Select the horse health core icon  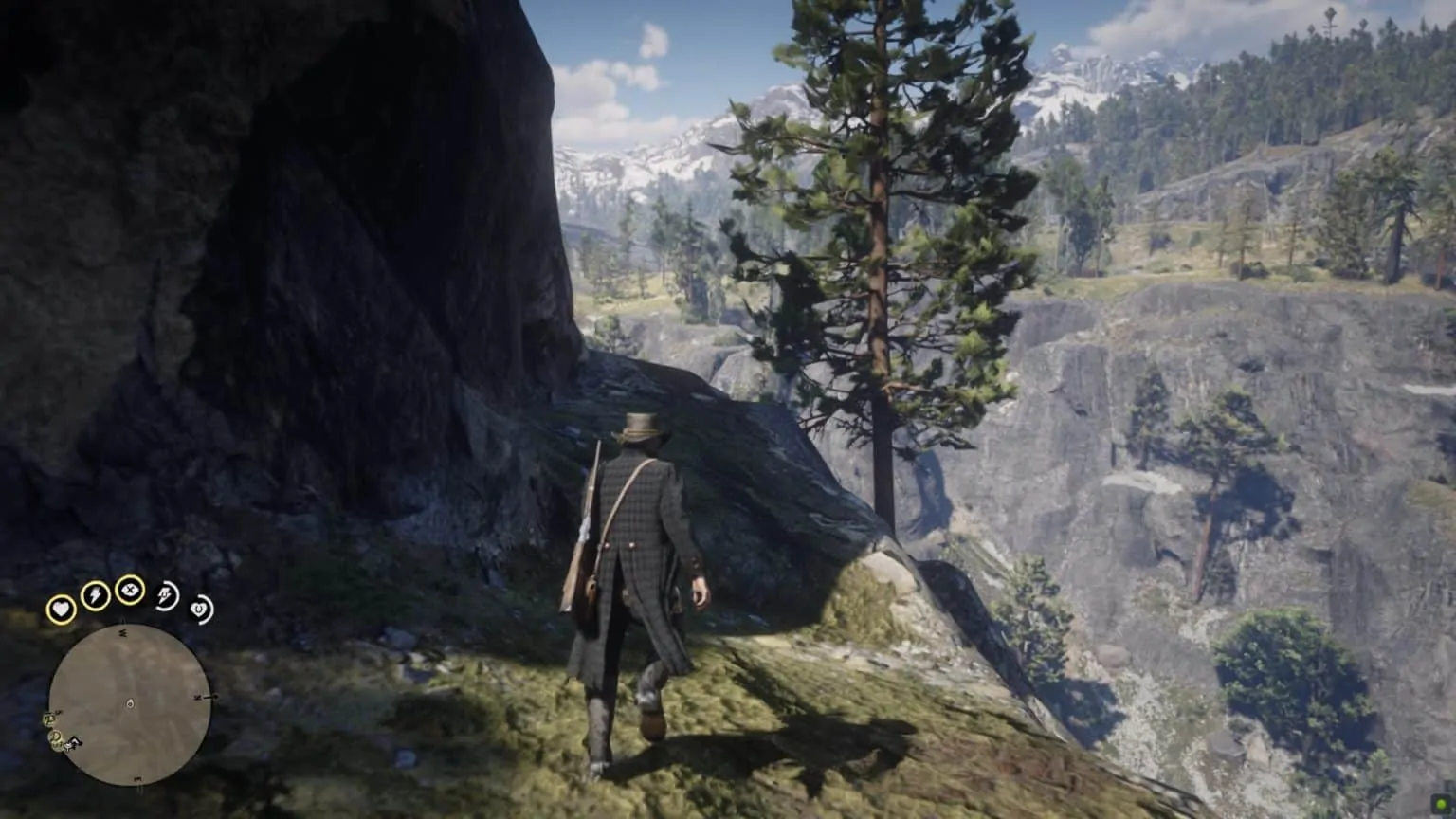pyautogui.click(x=199, y=610)
